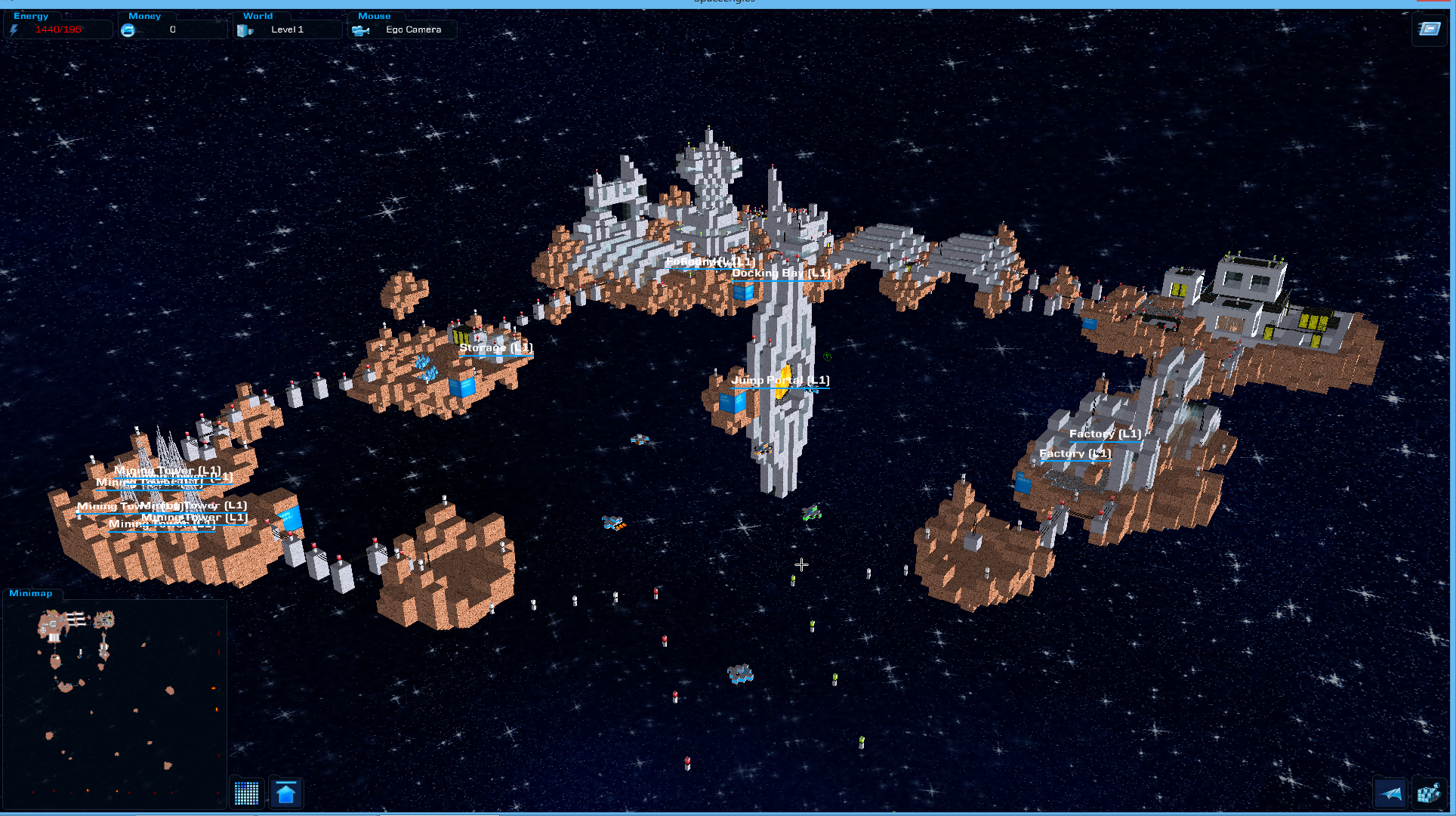The image size is (1456, 816).
Task: Select the paper-plane ship icon
Action: tap(1390, 793)
